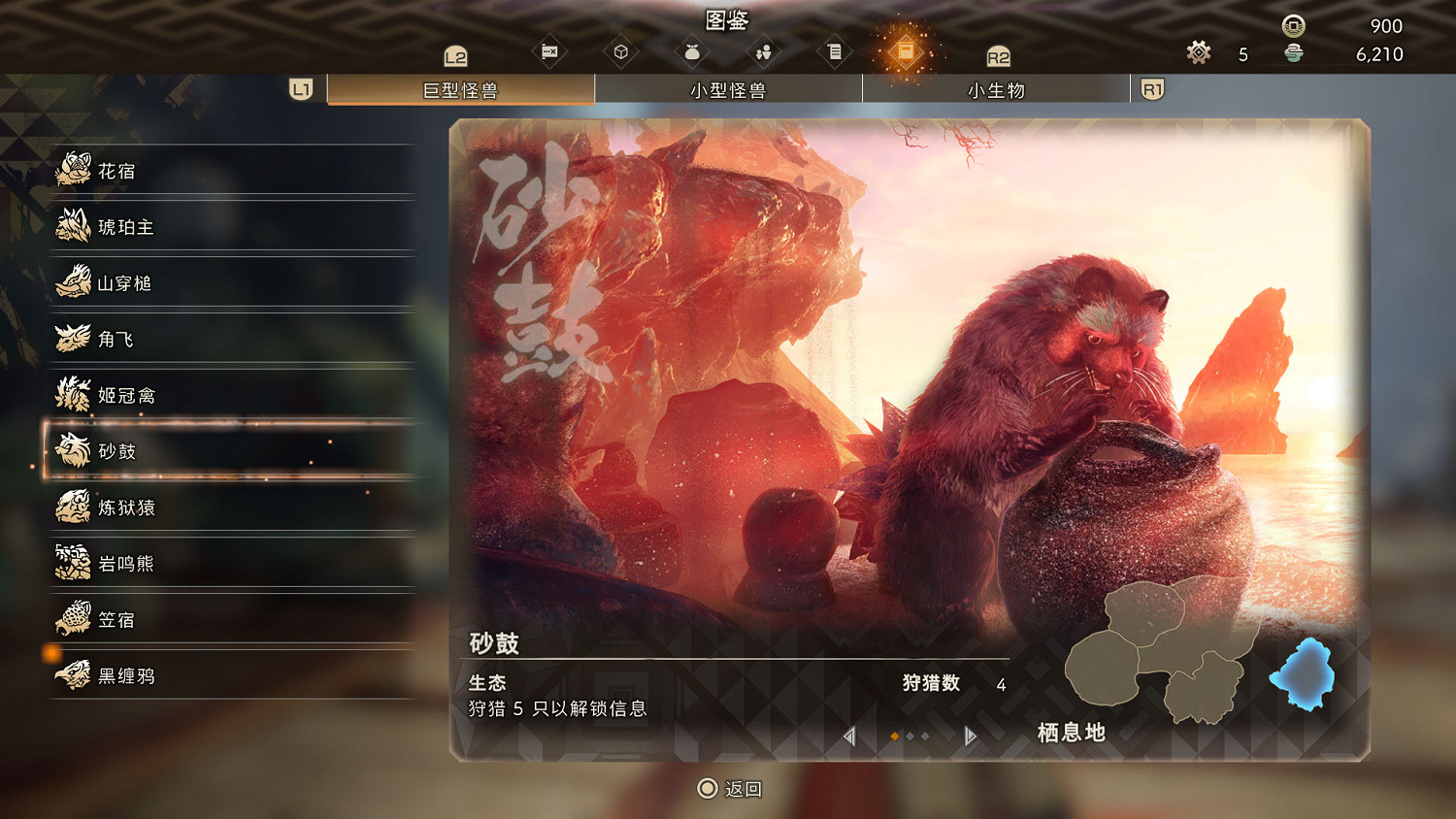
Task: Click the L2 button prompt in the top bar
Action: tap(457, 55)
